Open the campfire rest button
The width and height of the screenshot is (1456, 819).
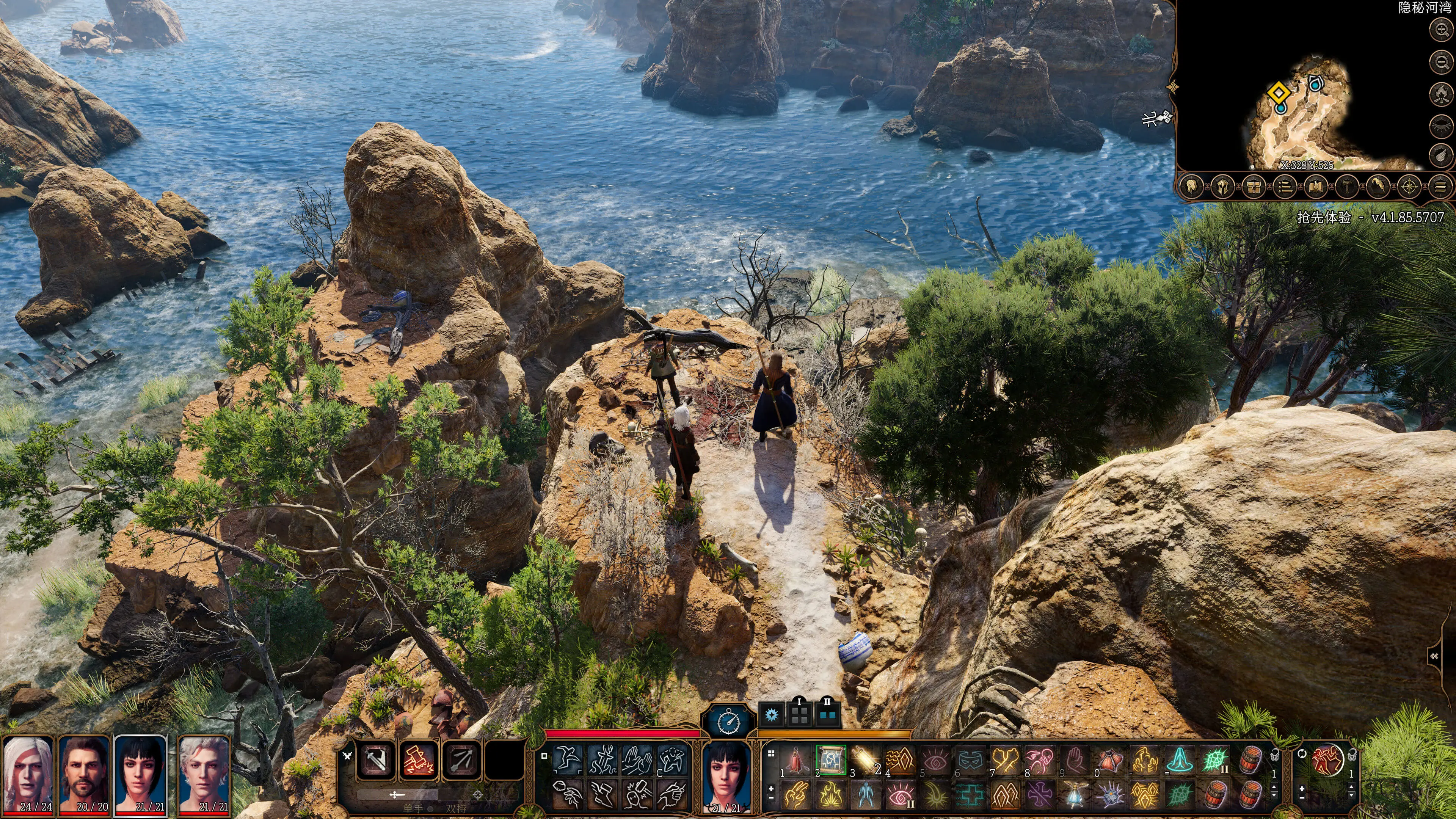1441,93
